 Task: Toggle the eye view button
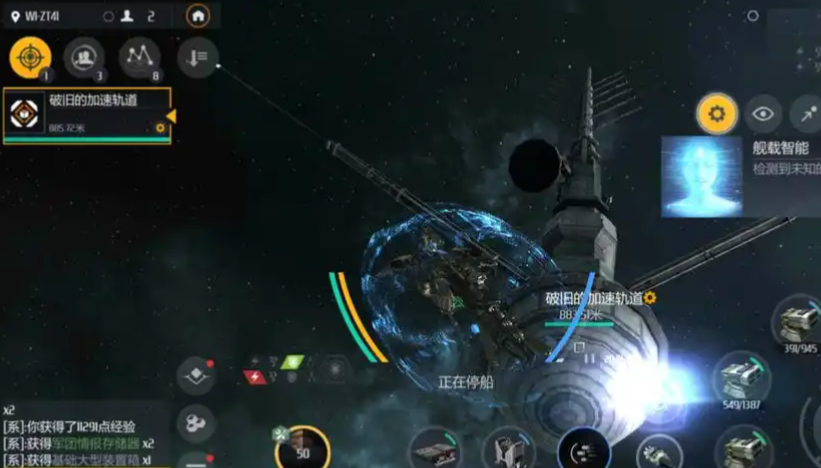(764, 114)
